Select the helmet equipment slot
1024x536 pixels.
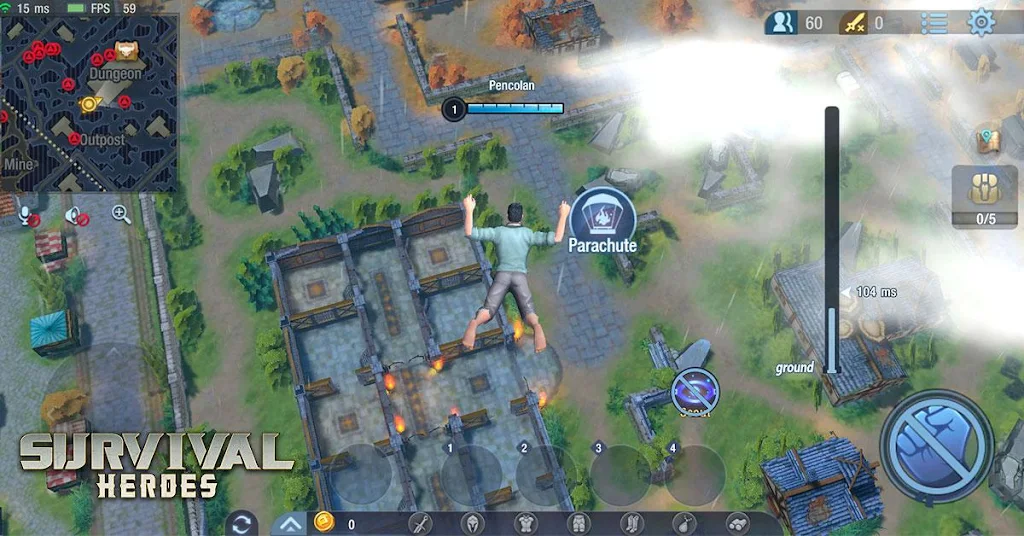(473, 523)
